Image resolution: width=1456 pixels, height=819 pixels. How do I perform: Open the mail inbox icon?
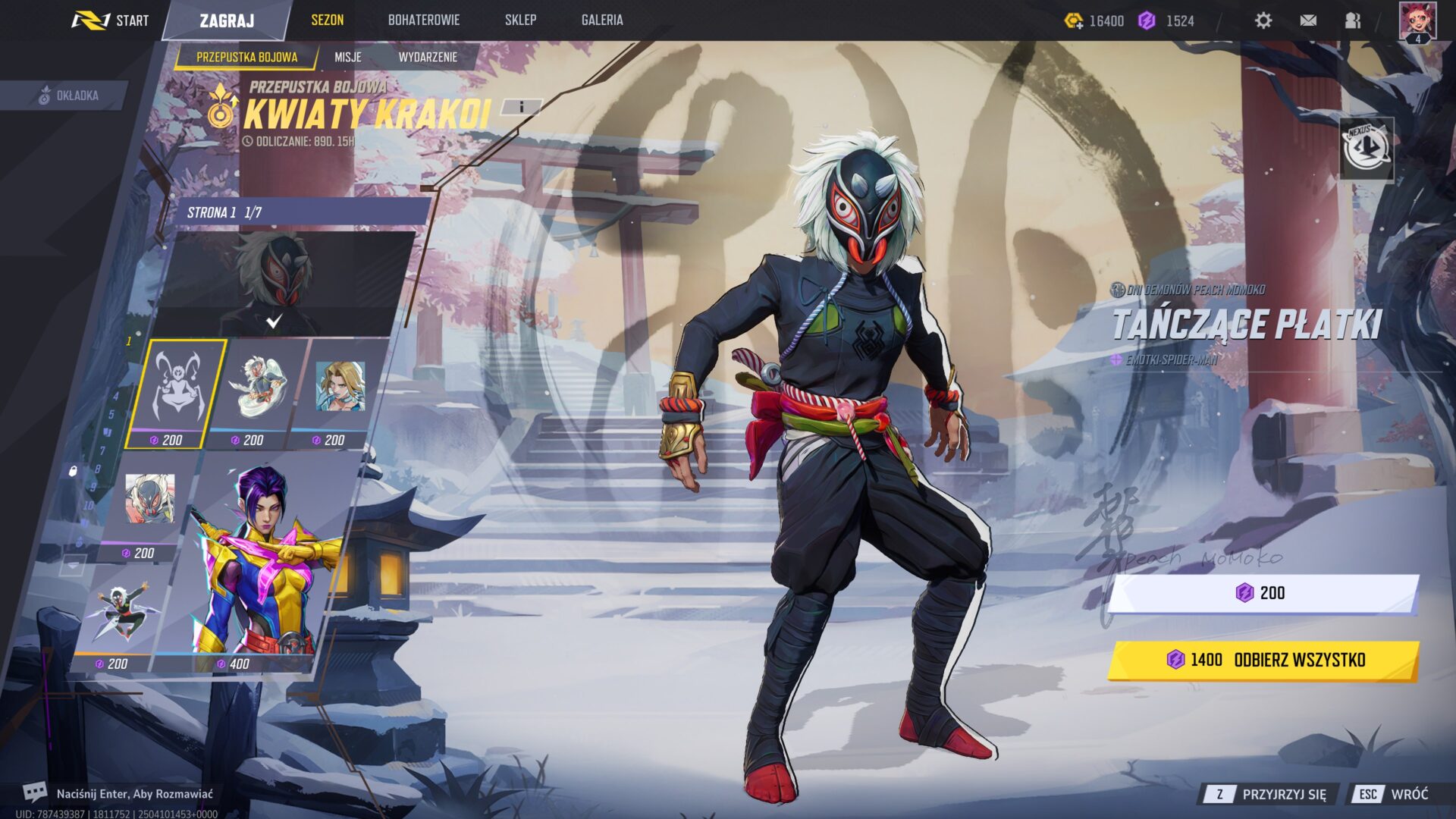point(1308,20)
